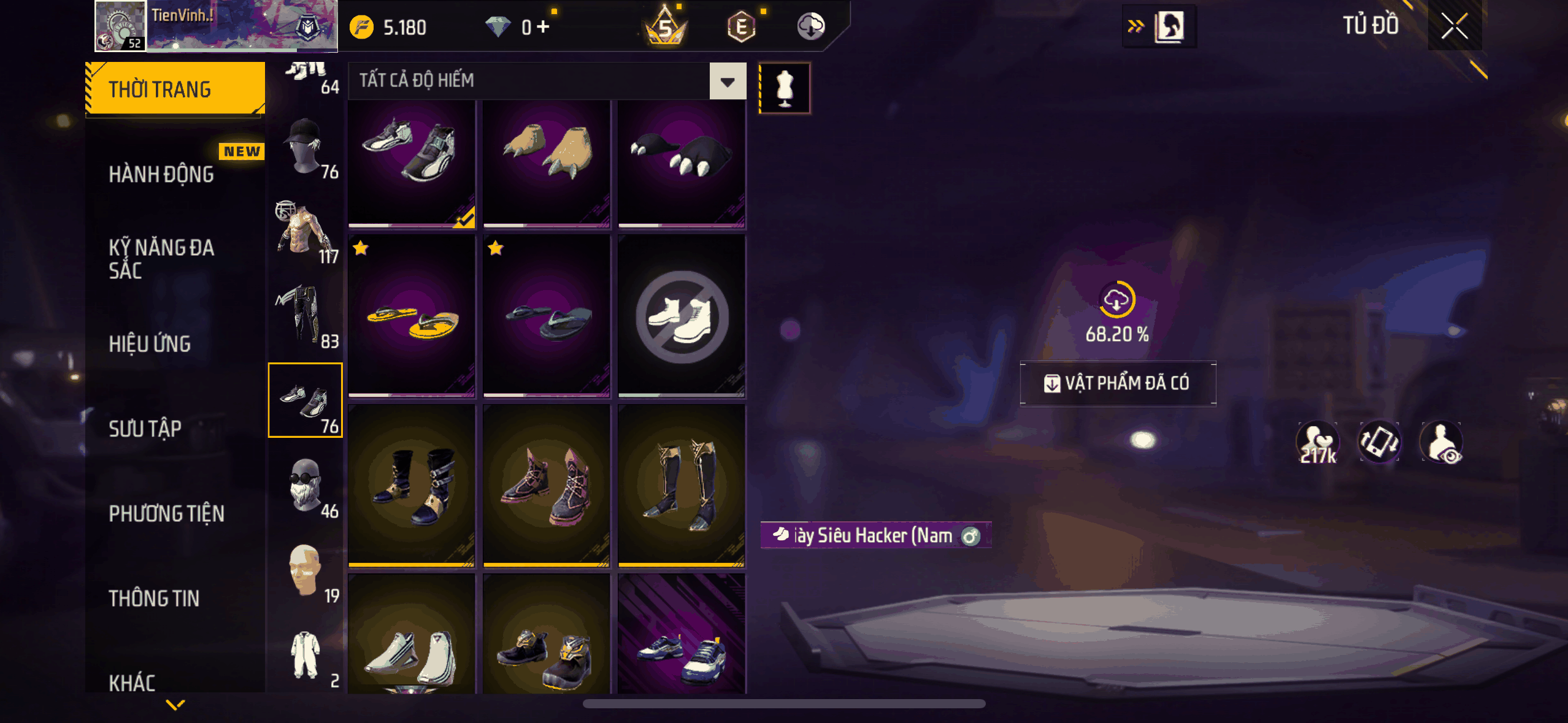Go to HIỆU ỨNG tab
Viewport: 1568px width, 723px height.
pos(150,344)
